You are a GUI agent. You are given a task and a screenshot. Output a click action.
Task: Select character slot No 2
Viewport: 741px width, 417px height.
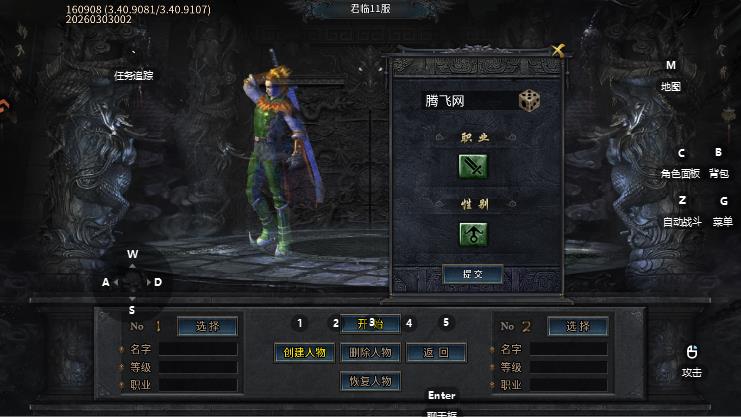click(x=577, y=326)
